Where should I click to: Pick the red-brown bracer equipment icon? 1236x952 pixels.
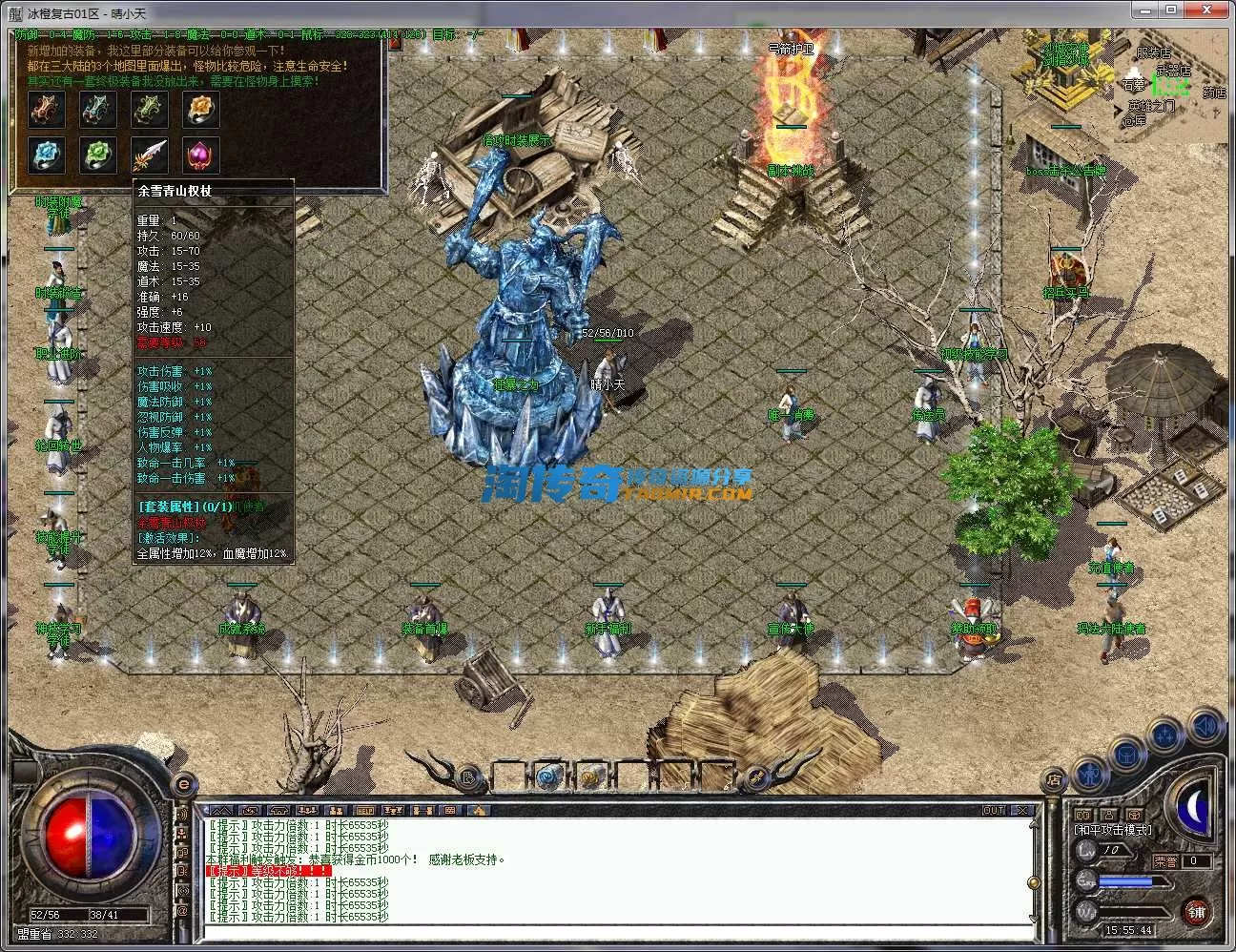(x=46, y=111)
